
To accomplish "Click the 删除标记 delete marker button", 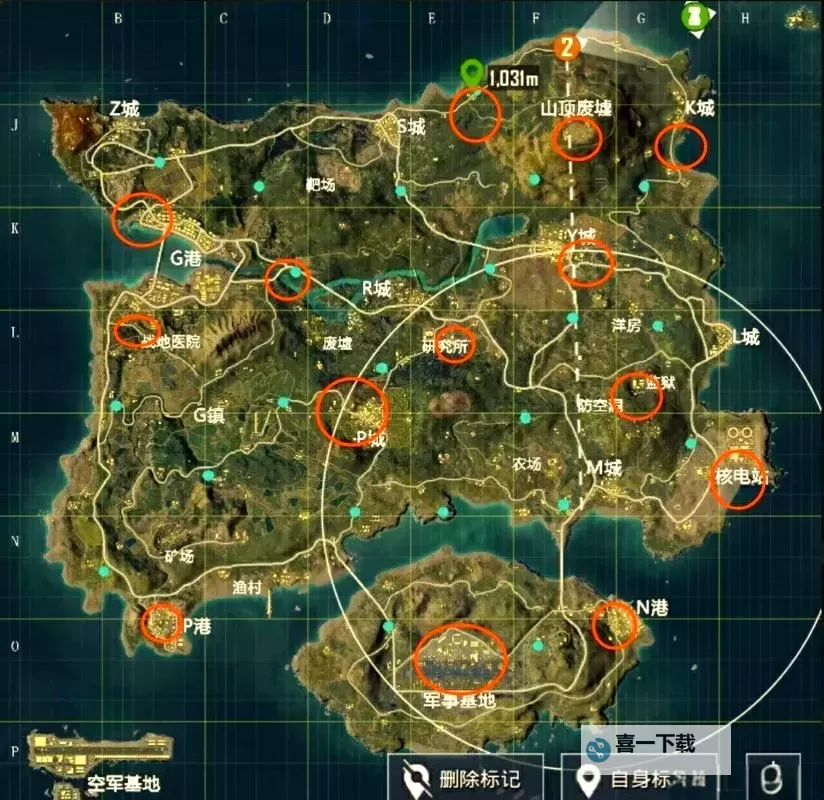I will pos(466,778).
